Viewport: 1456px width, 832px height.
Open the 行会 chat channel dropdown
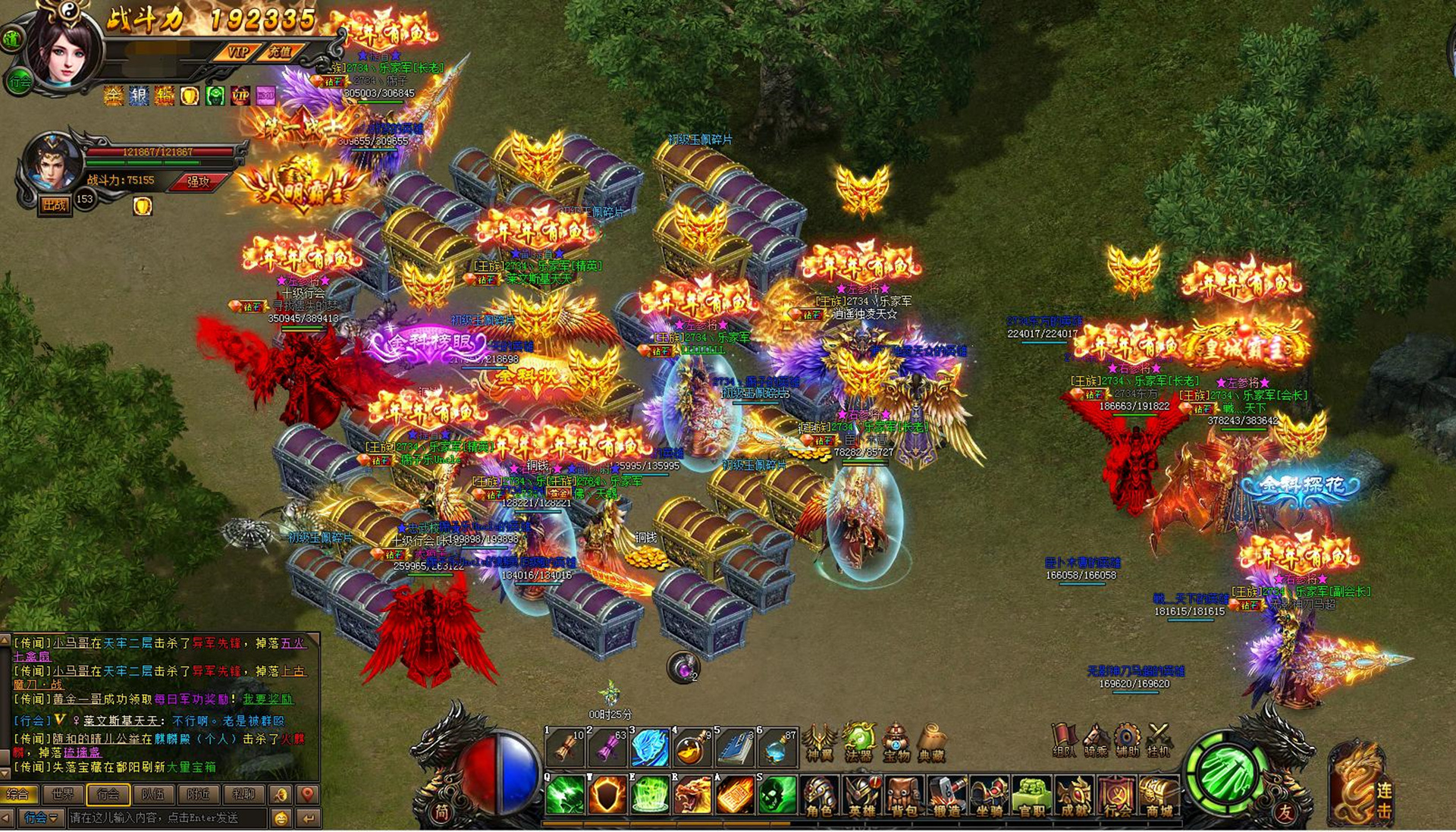(x=41, y=818)
